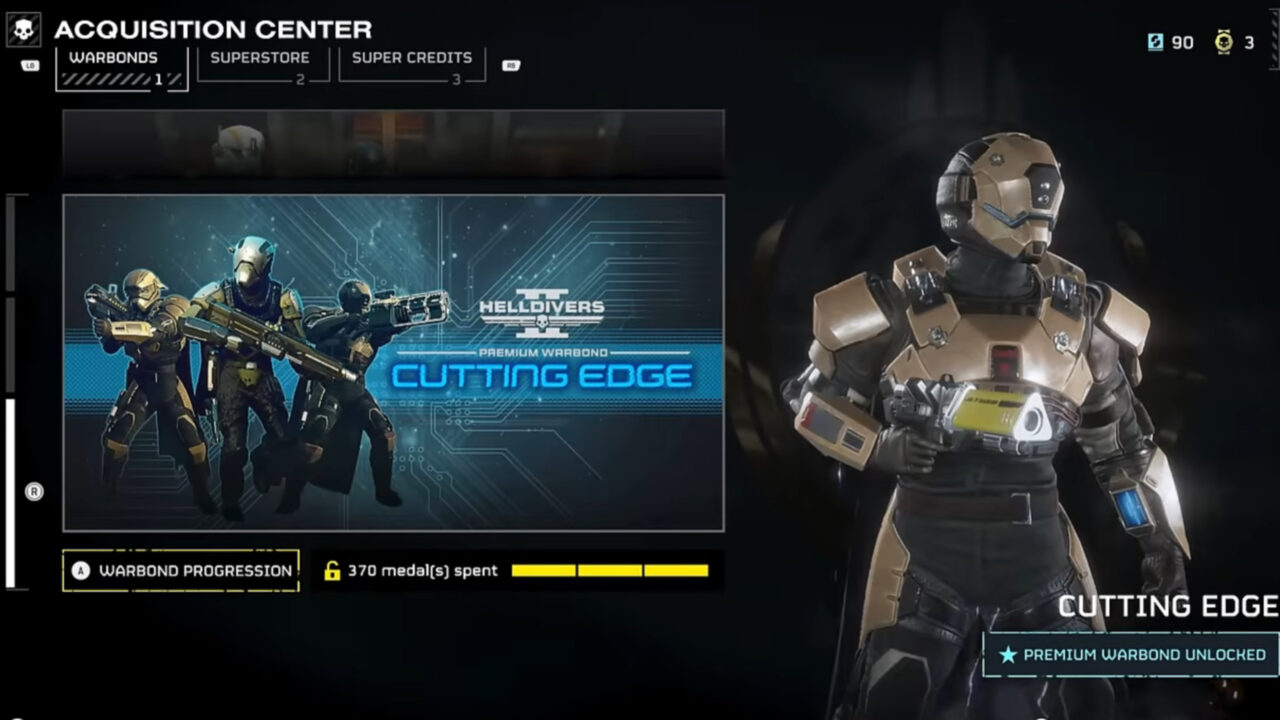Screen dimensions: 1280x720
Task: Select the Cutting Edge warbond banner
Action: coord(395,365)
